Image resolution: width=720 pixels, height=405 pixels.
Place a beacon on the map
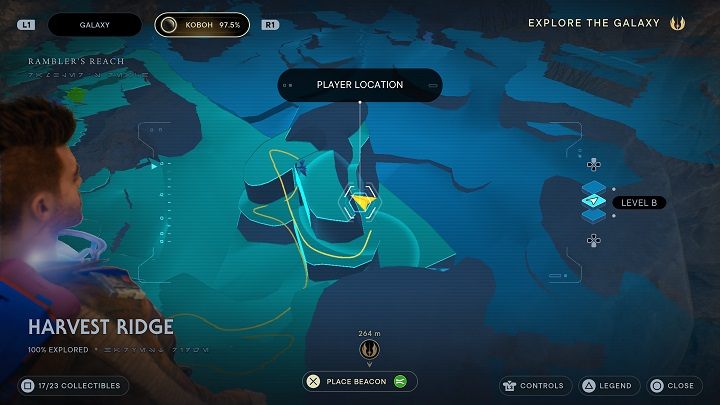[360, 381]
